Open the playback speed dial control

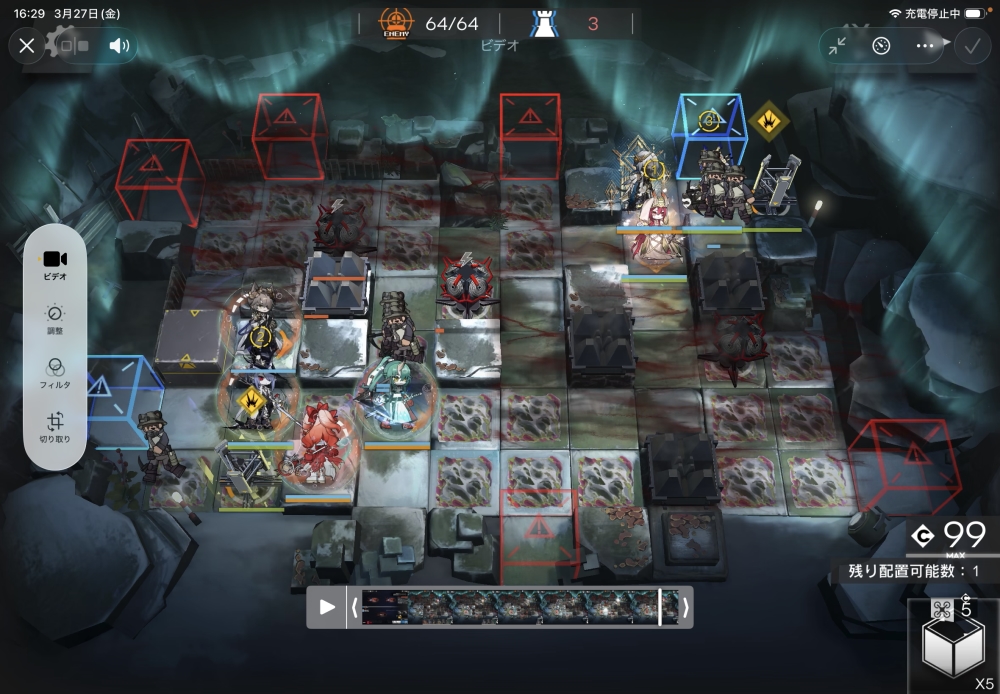point(881,45)
